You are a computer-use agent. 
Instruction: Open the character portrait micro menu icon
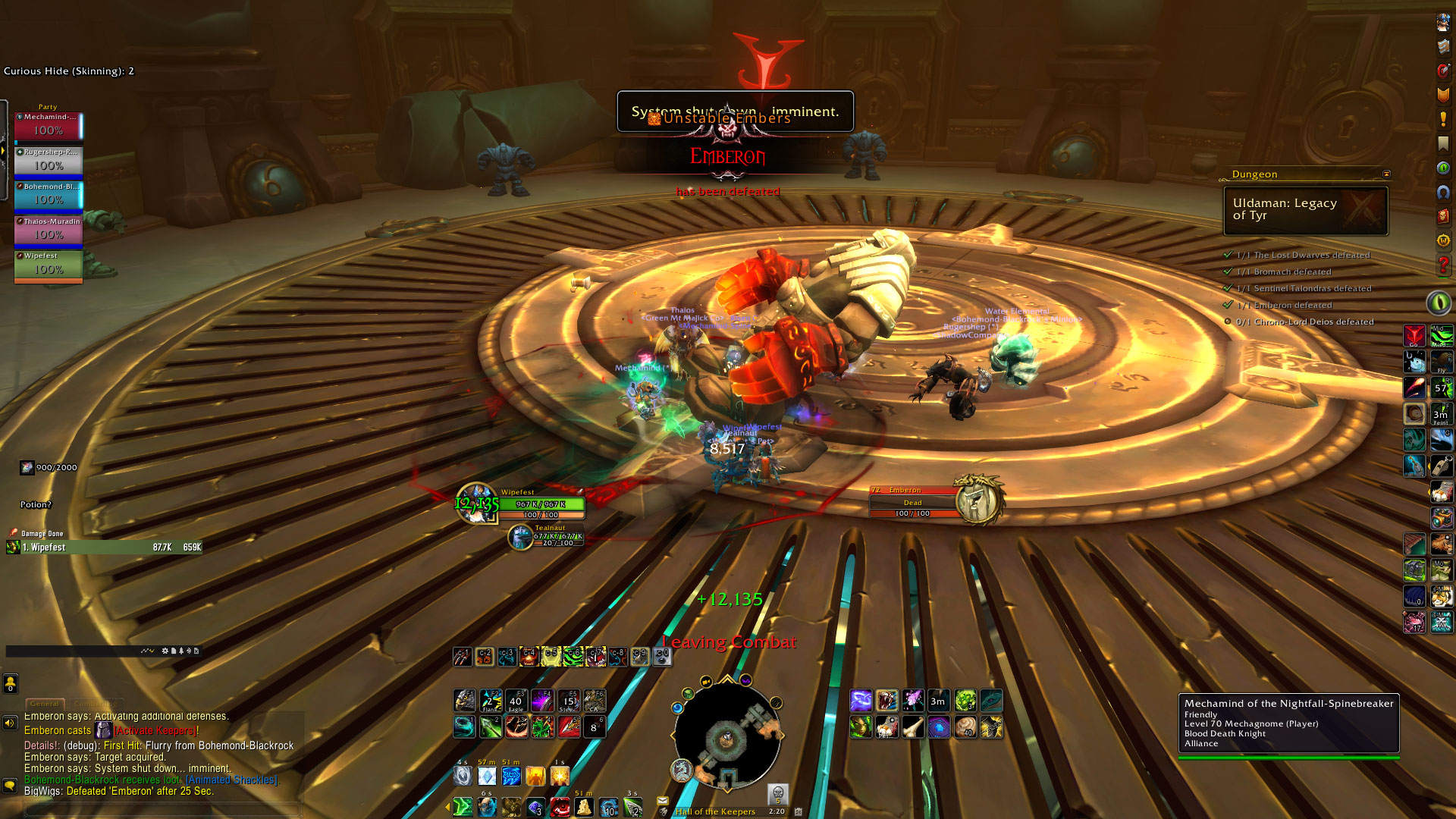[1443, 23]
